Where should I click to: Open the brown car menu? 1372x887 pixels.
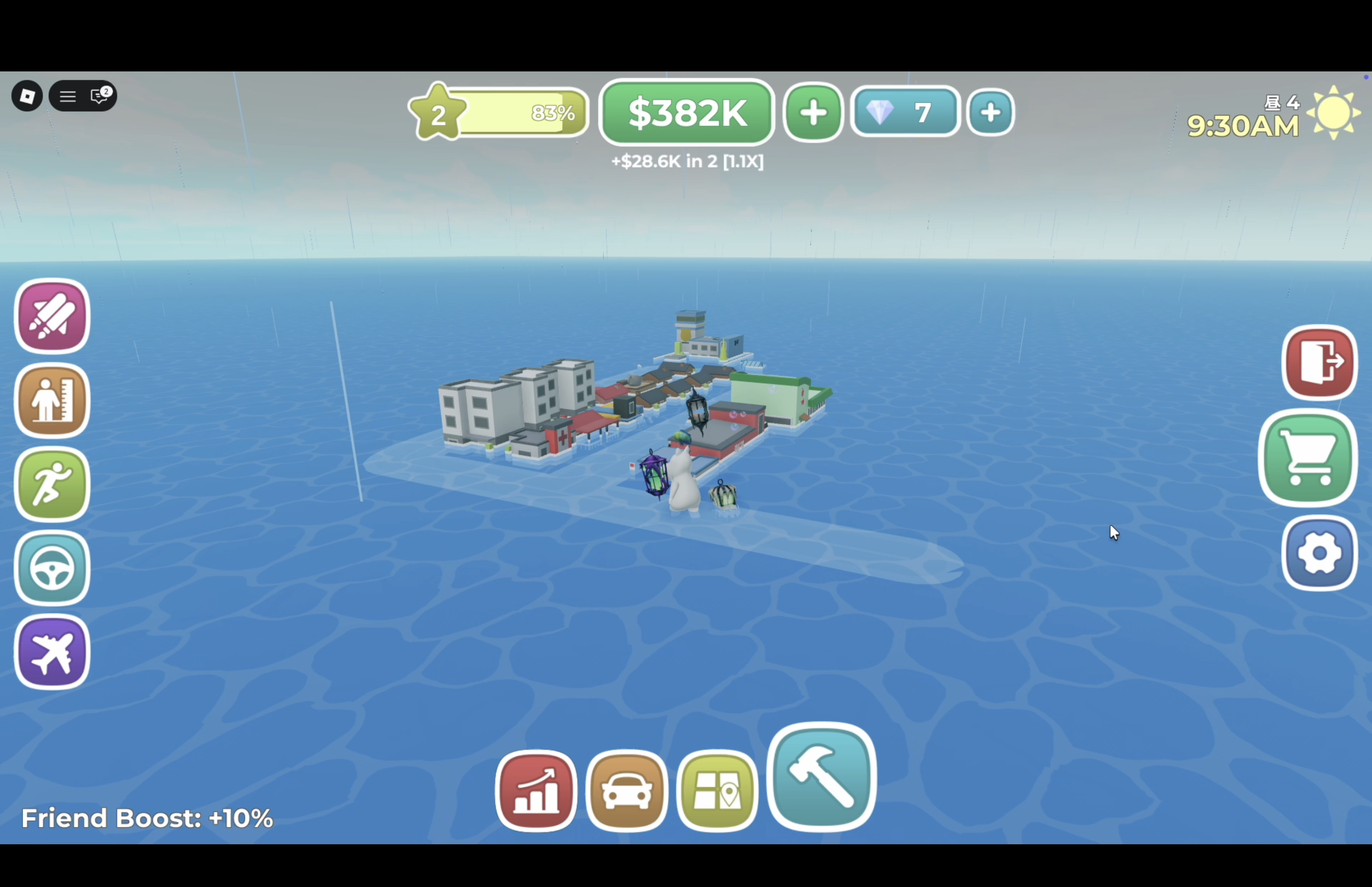coord(626,791)
